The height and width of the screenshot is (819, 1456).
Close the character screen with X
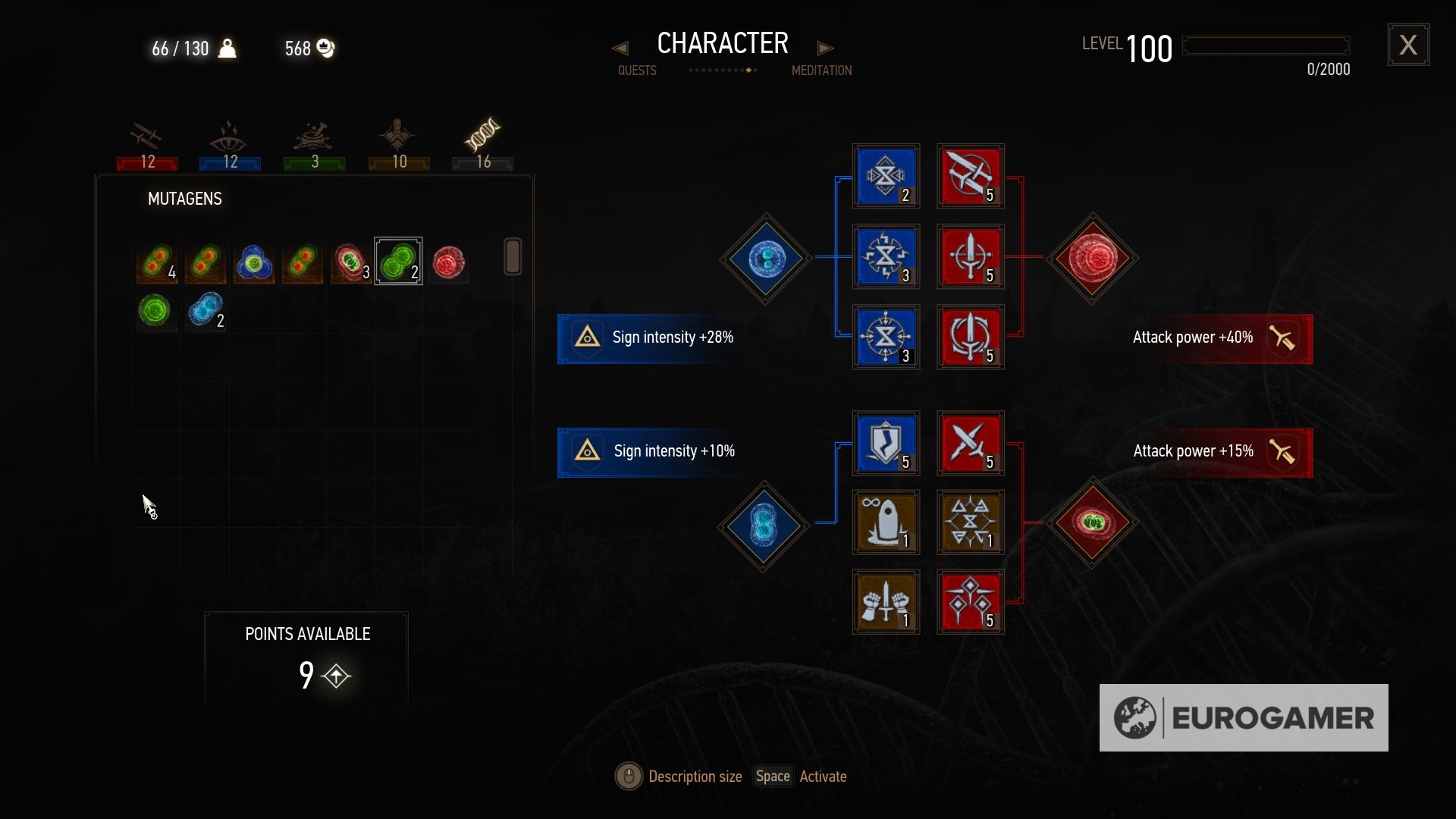point(1408,45)
